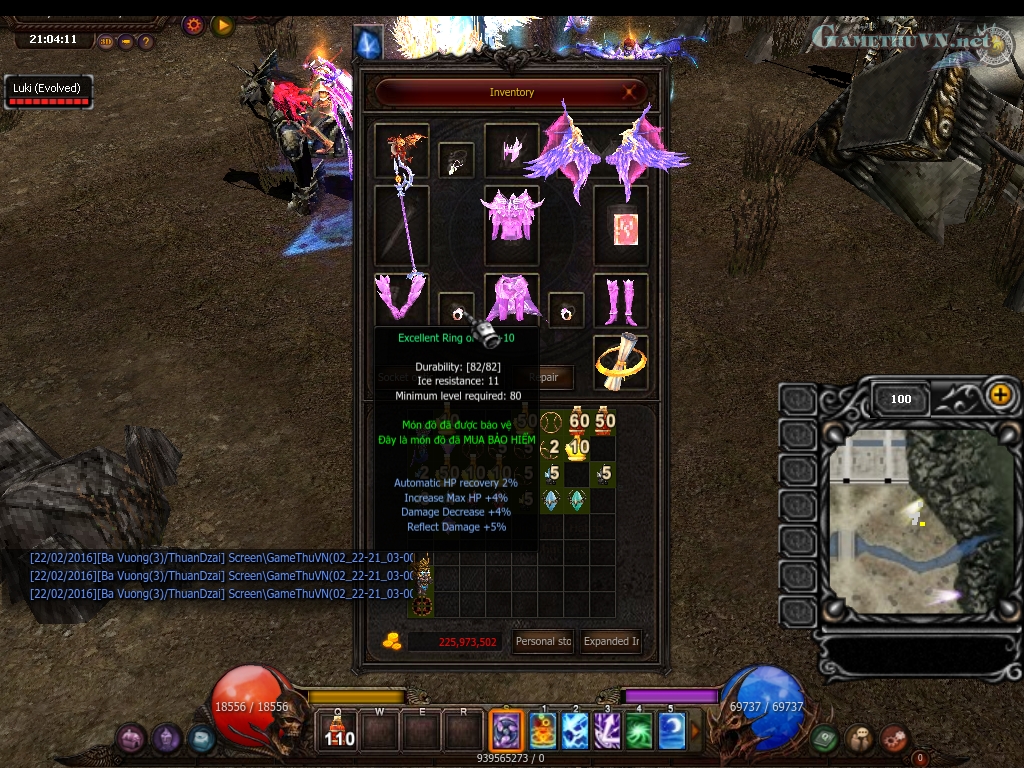The width and height of the screenshot is (1024, 768).
Task: Select the golden ring scroll item
Action: tap(620, 362)
